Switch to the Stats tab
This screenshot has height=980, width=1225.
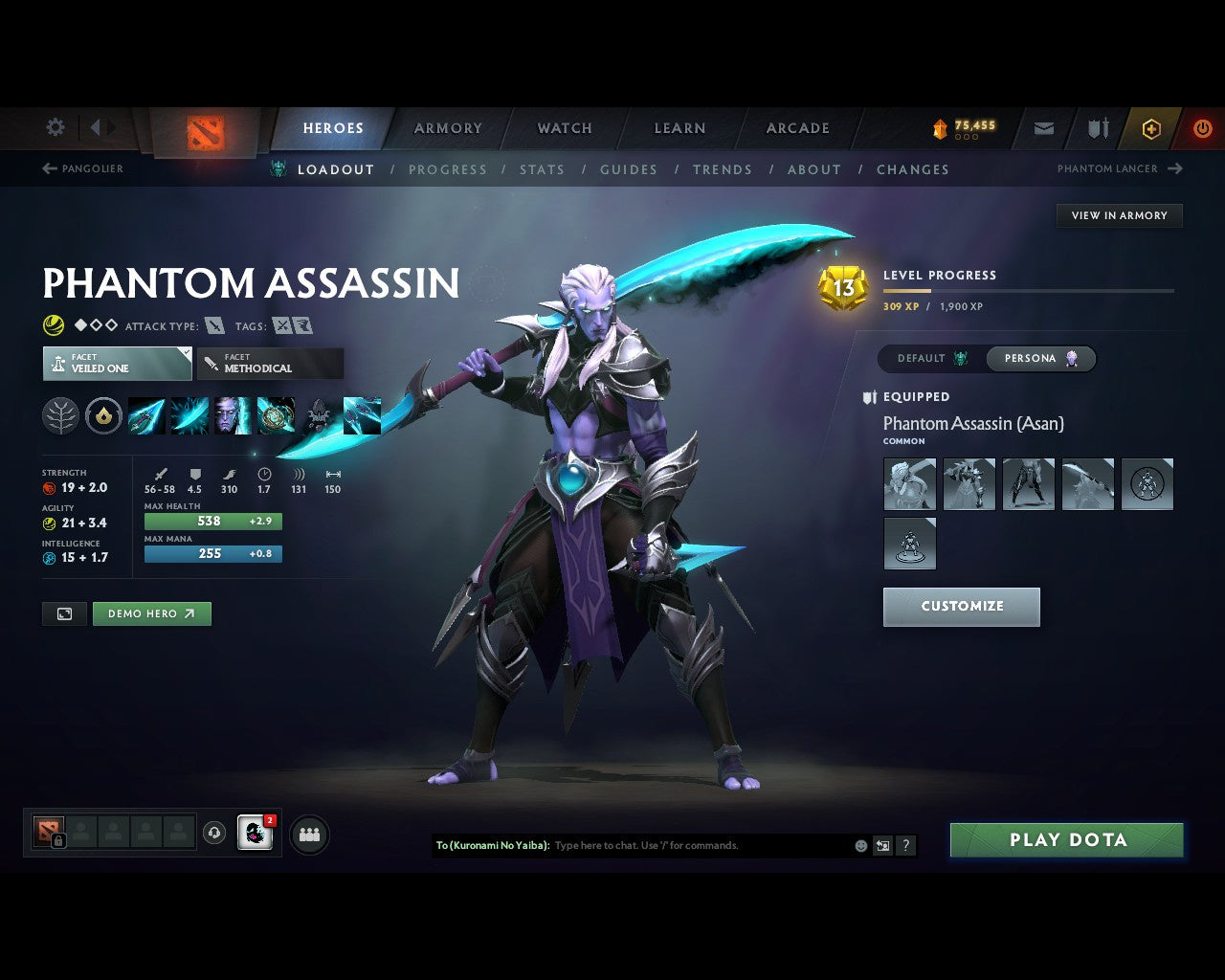[x=542, y=169]
